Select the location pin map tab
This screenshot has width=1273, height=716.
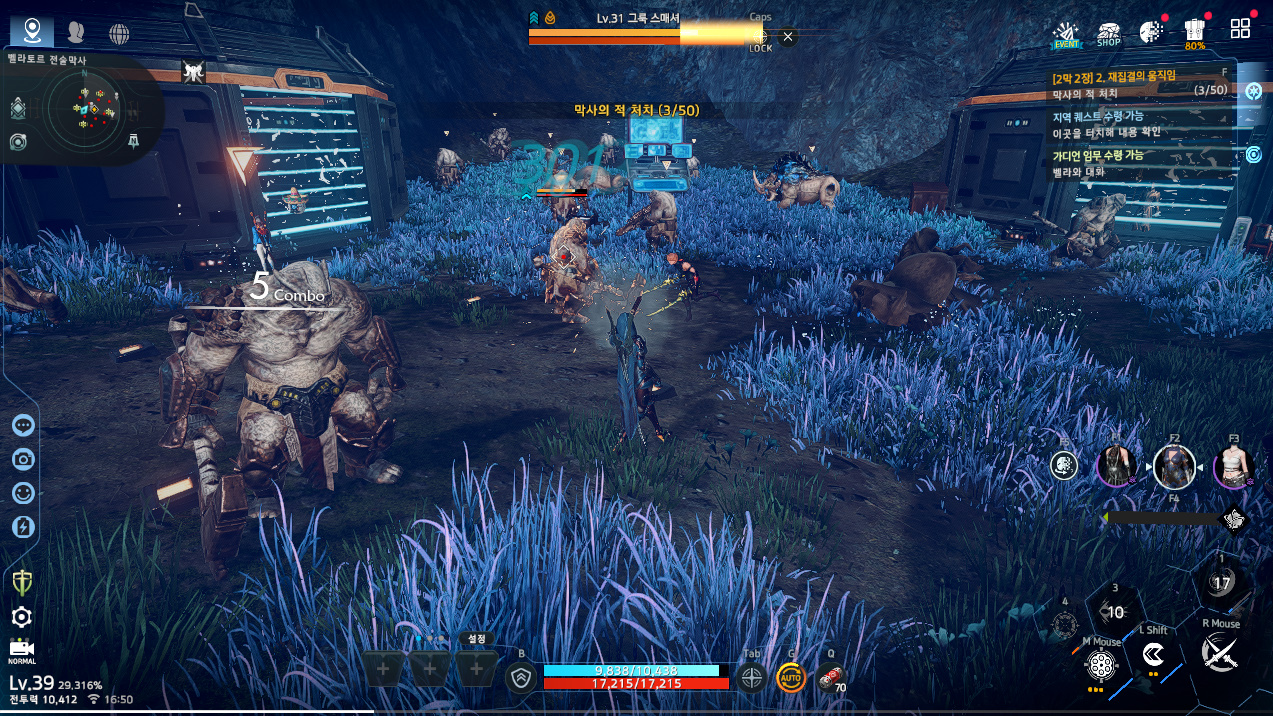(33, 31)
